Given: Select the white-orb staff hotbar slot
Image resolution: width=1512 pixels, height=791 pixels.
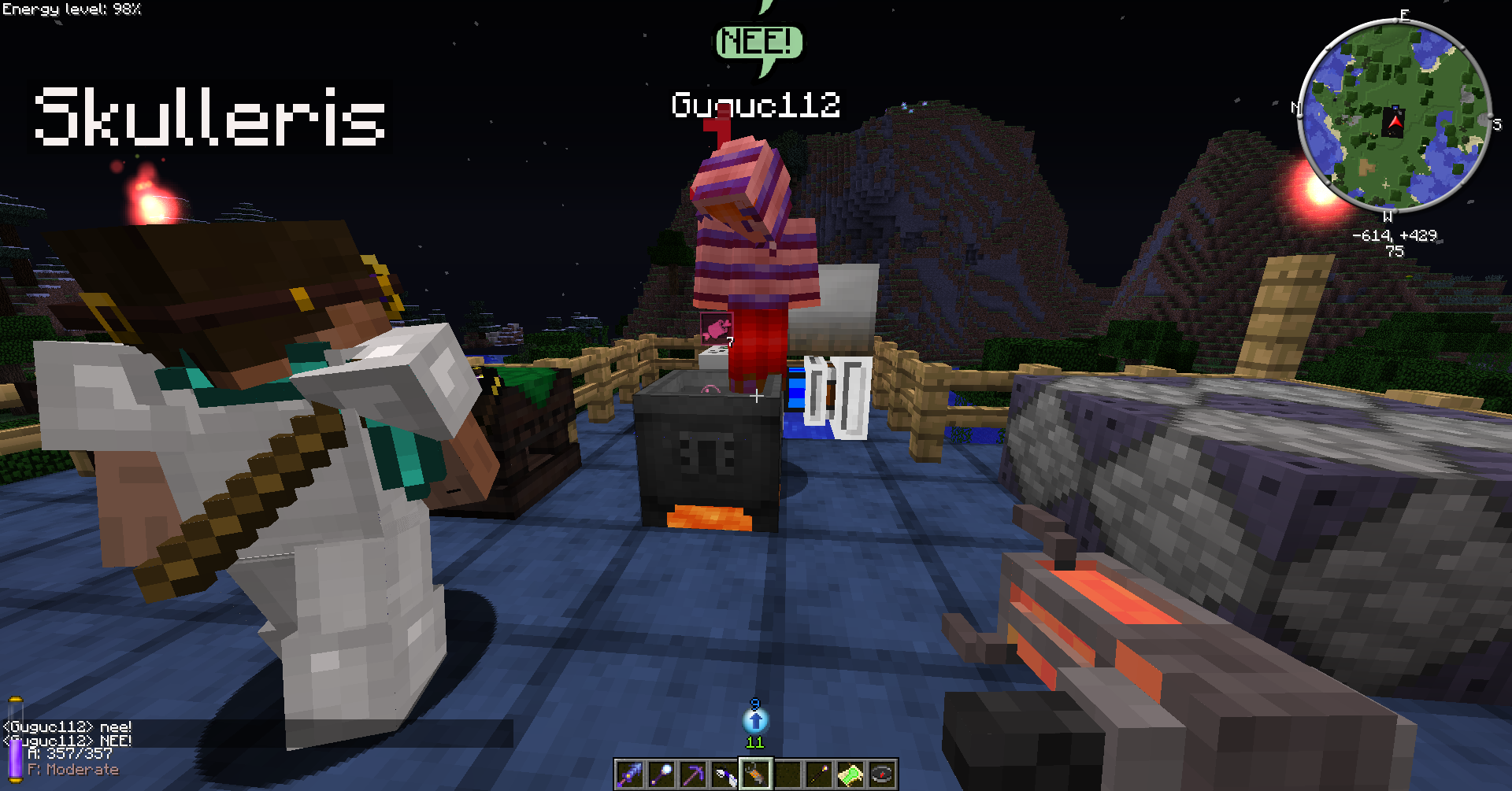Looking at the screenshot, I should click(661, 775).
